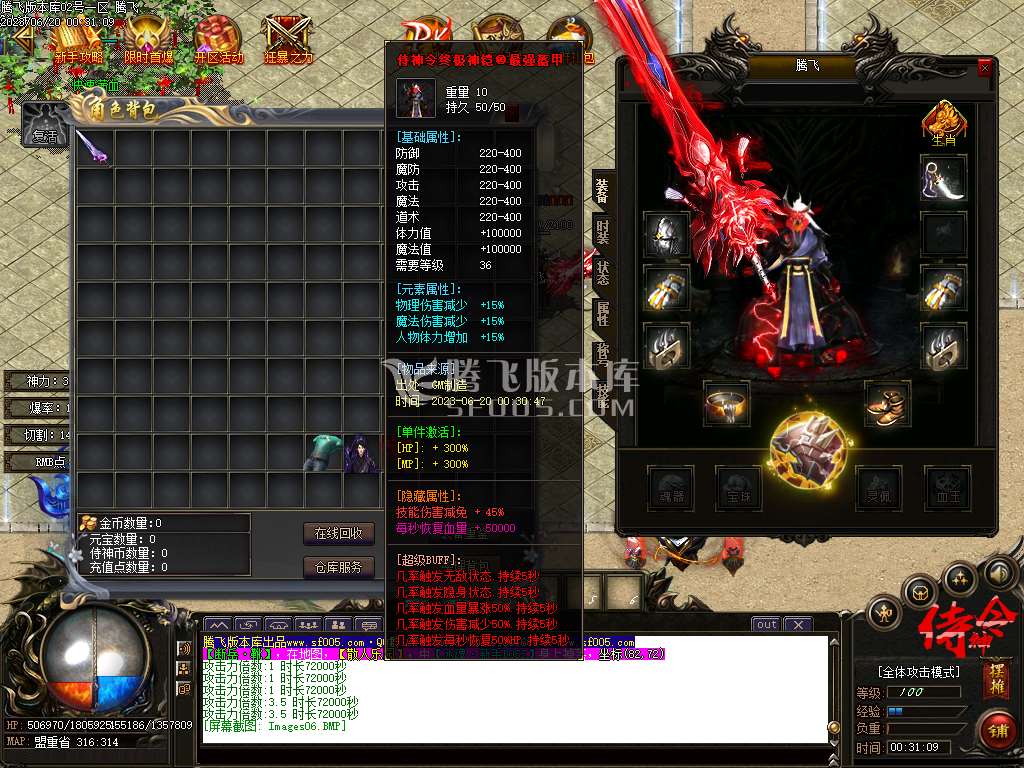Close the chat window with X
This screenshot has width=1024, height=768.
click(x=797, y=624)
